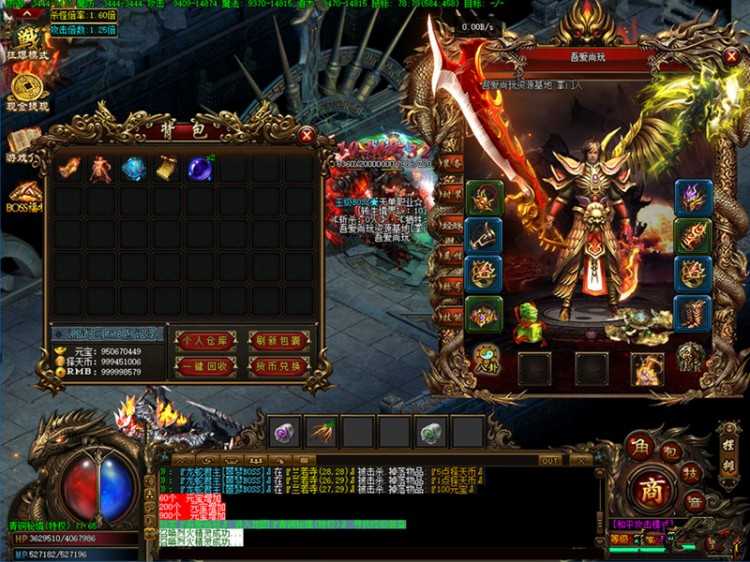Activate 一键回收 one-click recycle
This screenshot has height=562, width=750.
(205, 366)
